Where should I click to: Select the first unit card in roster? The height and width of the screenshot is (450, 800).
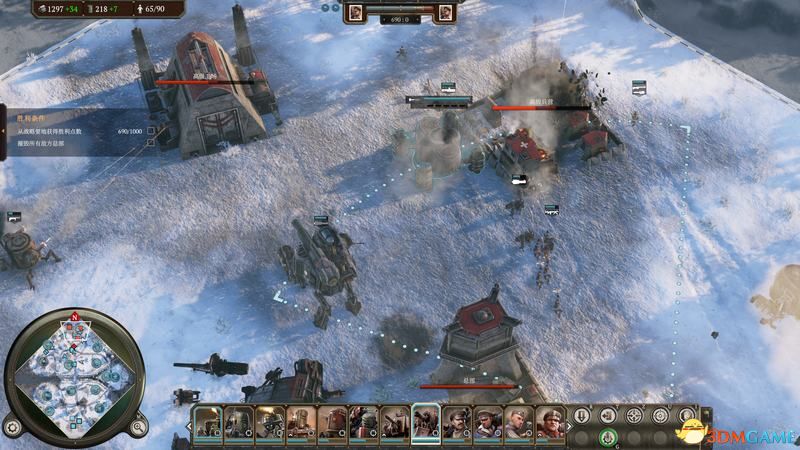point(208,423)
